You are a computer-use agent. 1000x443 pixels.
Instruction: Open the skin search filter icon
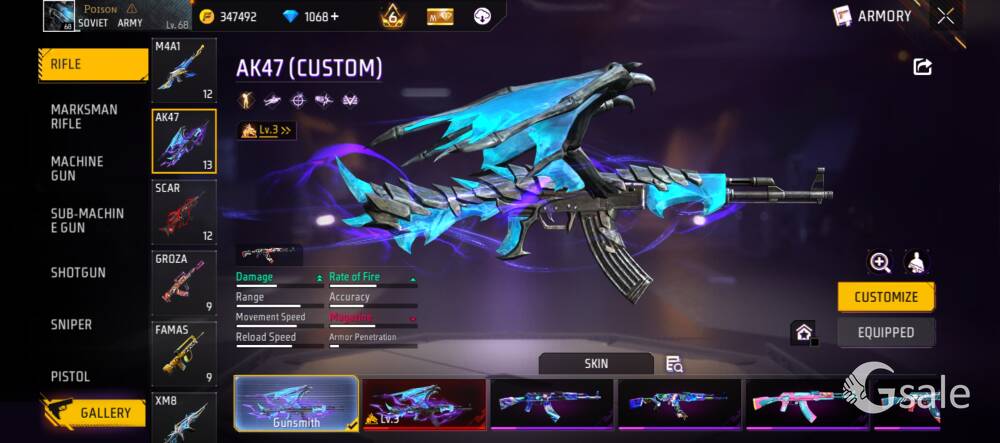point(674,364)
